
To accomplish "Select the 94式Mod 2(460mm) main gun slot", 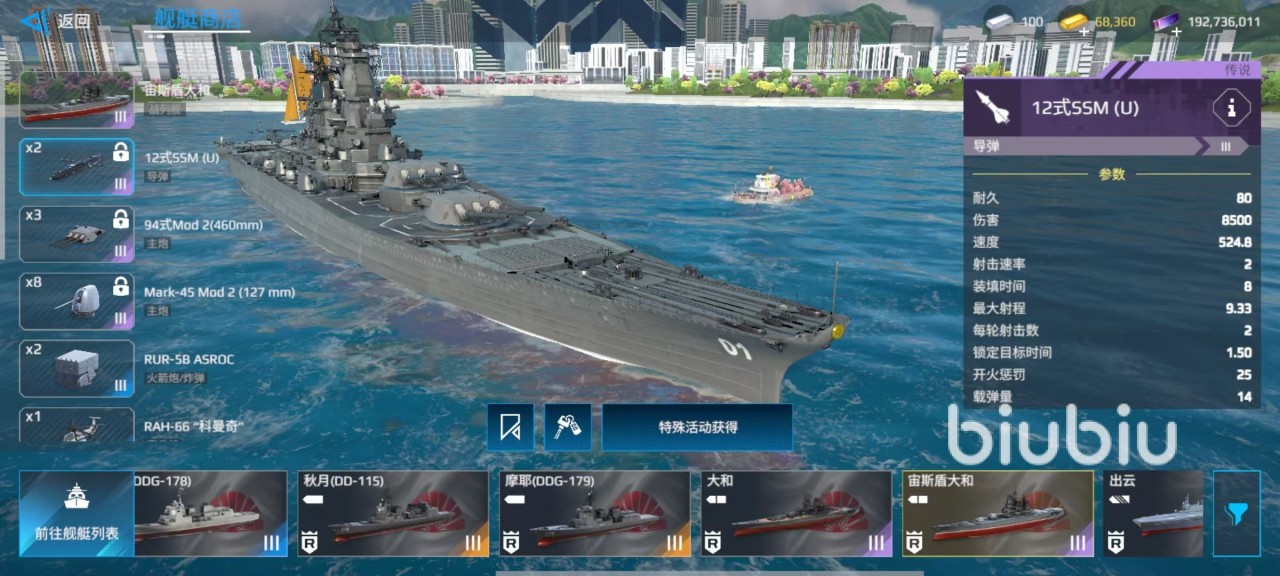I will pyautogui.click(x=77, y=234).
